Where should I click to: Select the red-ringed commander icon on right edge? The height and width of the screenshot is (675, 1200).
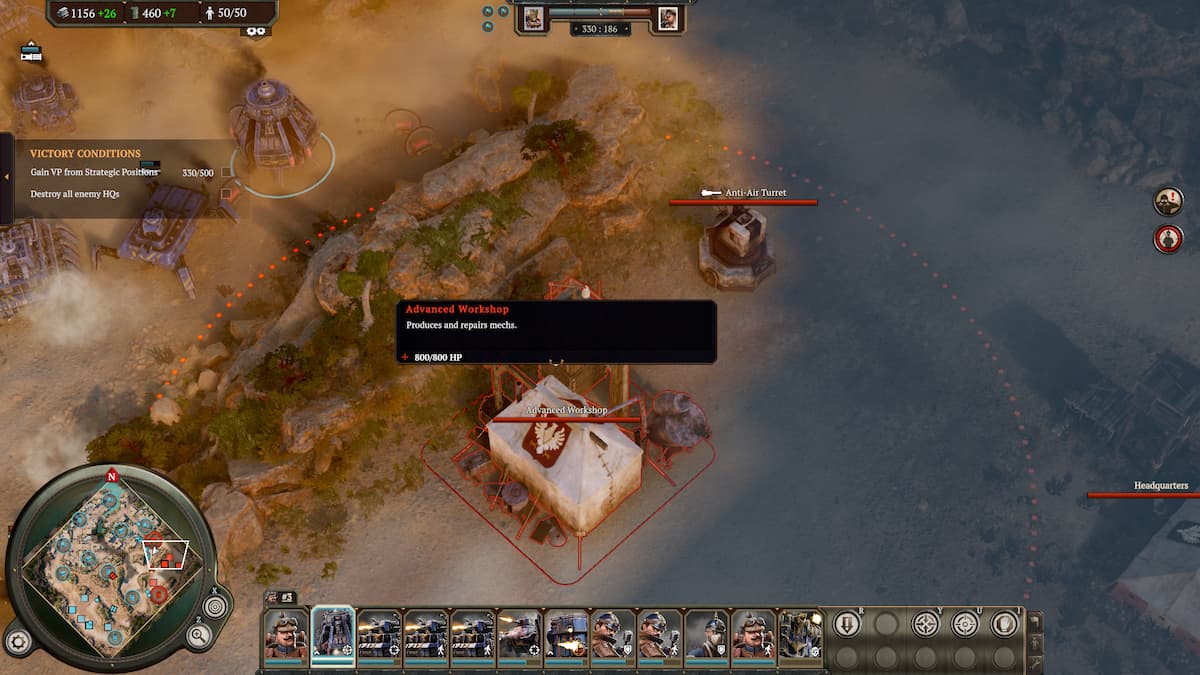point(1168,239)
